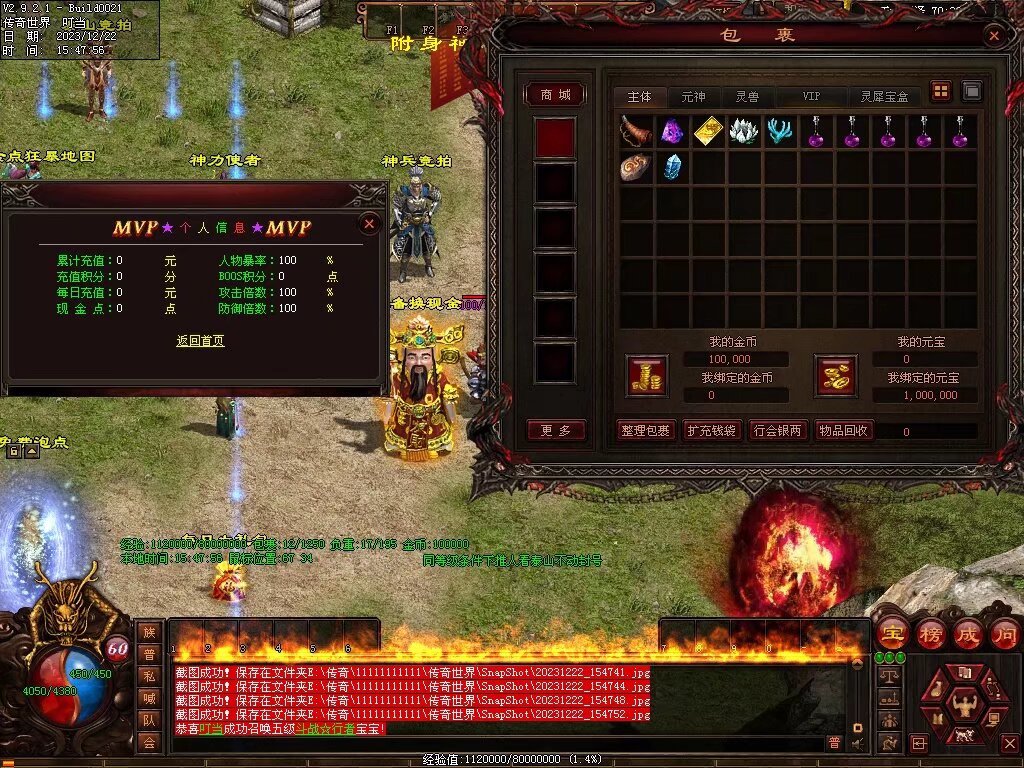The width and height of the screenshot is (1024, 768).
Task: Open 物品回收 item recycling
Action: coord(844,431)
